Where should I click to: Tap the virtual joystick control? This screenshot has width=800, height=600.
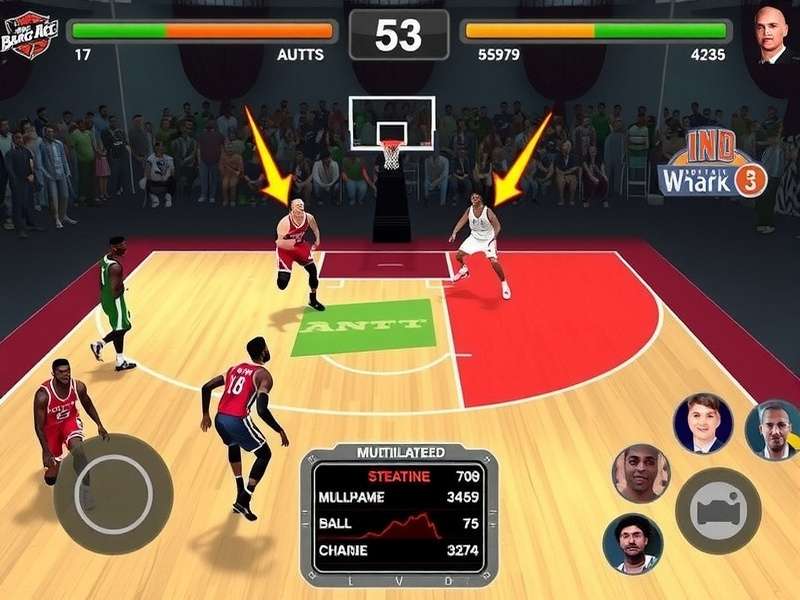click(x=113, y=493)
